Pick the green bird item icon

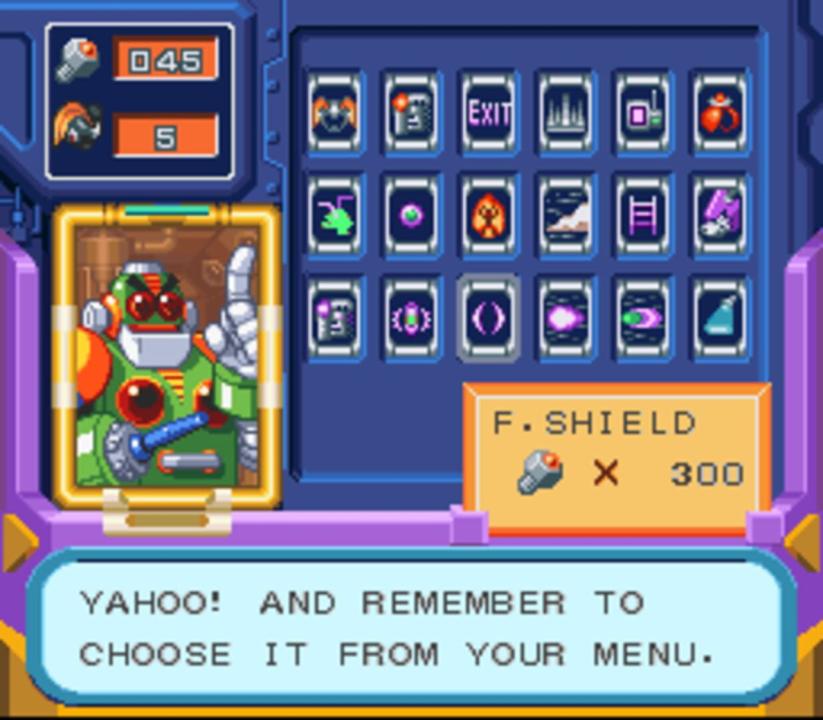pyautogui.click(x=335, y=215)
